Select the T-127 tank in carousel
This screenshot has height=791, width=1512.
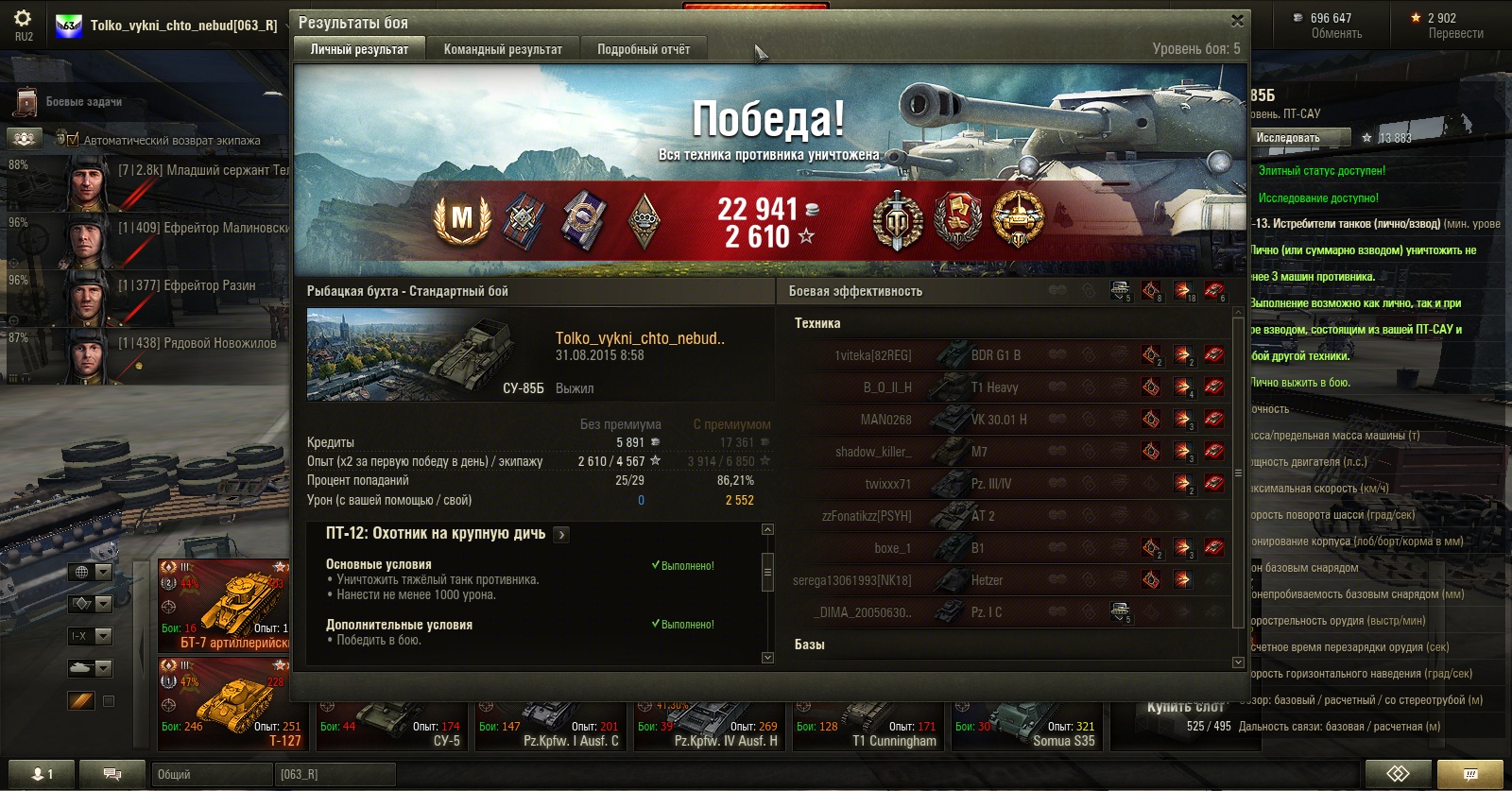pyautogui.click(x=224, y=704)
